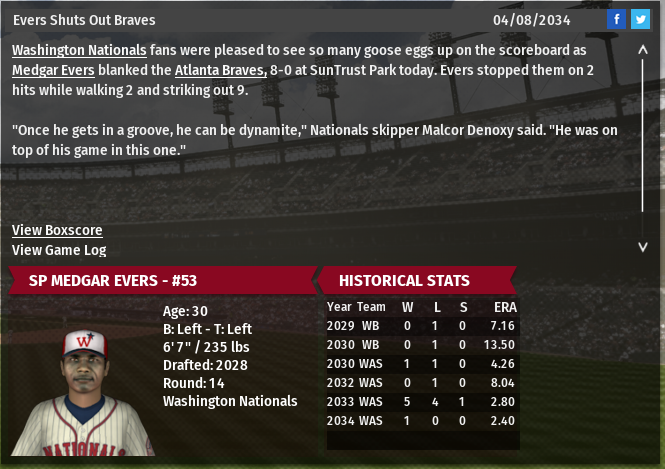Share the story on Twitter
The width and height of the screenshot is (665, 469).
(640, 20)
